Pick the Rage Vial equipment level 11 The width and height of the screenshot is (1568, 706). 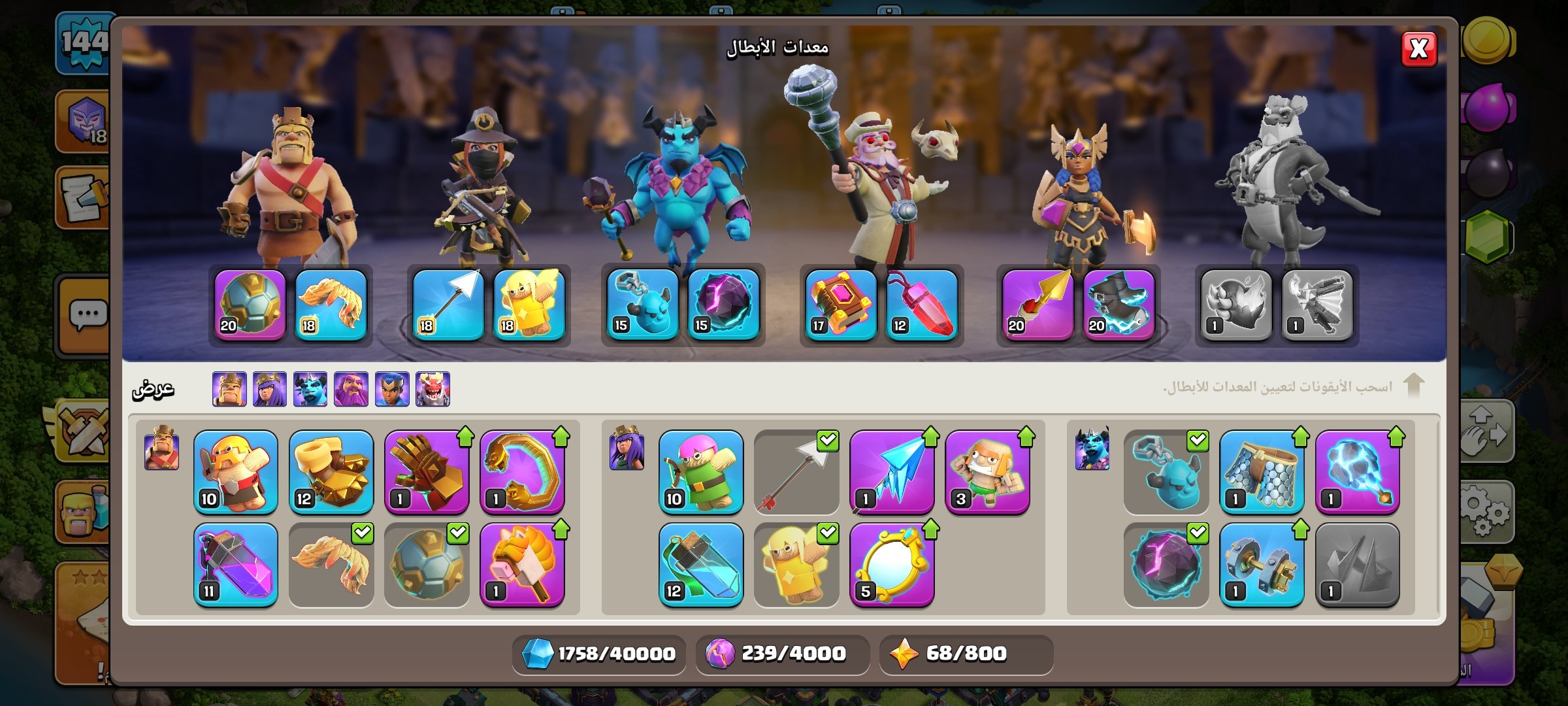236,565
